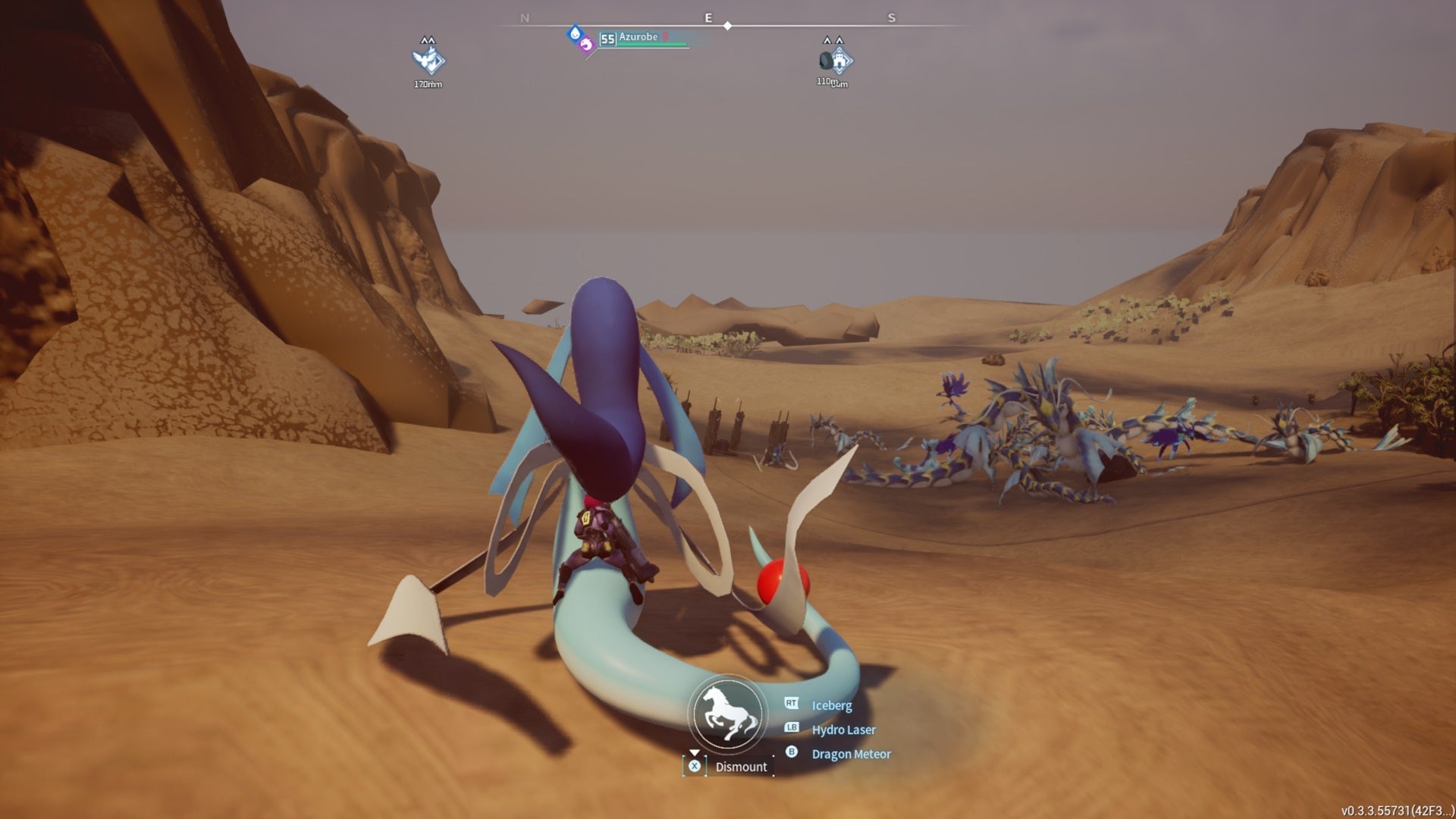Click the red alert icon after Azurobe's name

pyautogui.click(x=666, y=37)
